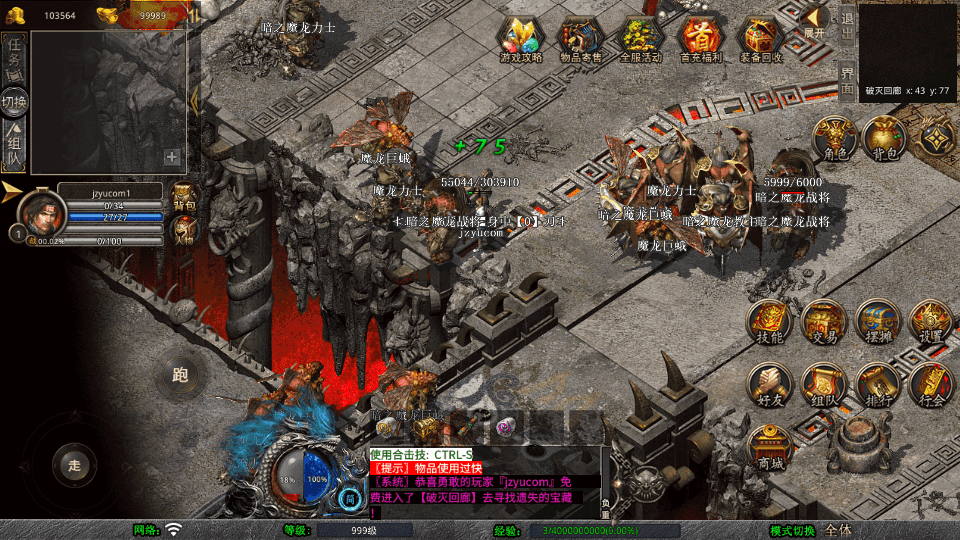This screenshot has height=540, width=960.
Task: Open the 装备回收 equipment recycling chest
Action: coord(761,40)
